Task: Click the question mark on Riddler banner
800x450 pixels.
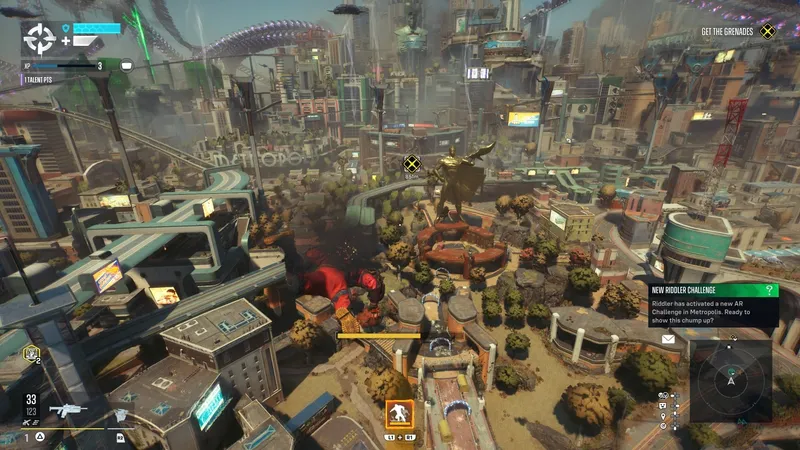Action: tap(771, 290)
